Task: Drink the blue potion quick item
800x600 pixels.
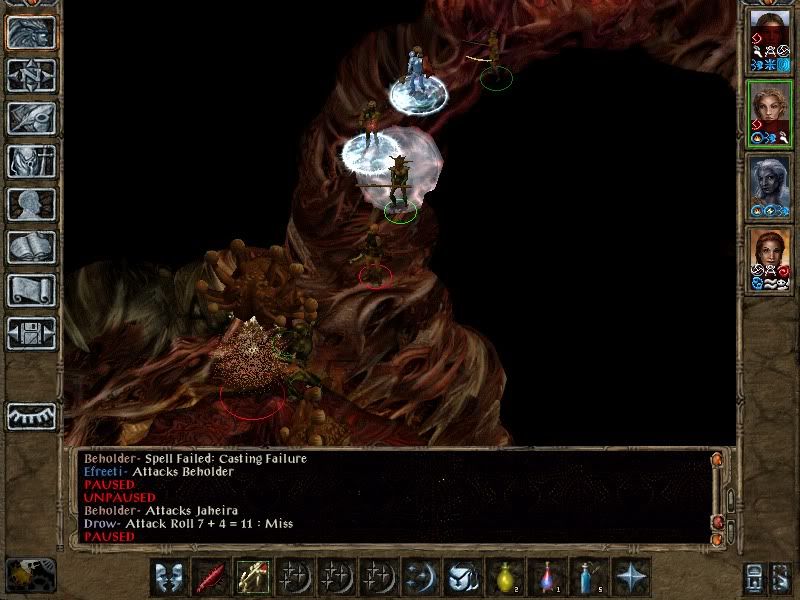Action: (x=588, y=578)
